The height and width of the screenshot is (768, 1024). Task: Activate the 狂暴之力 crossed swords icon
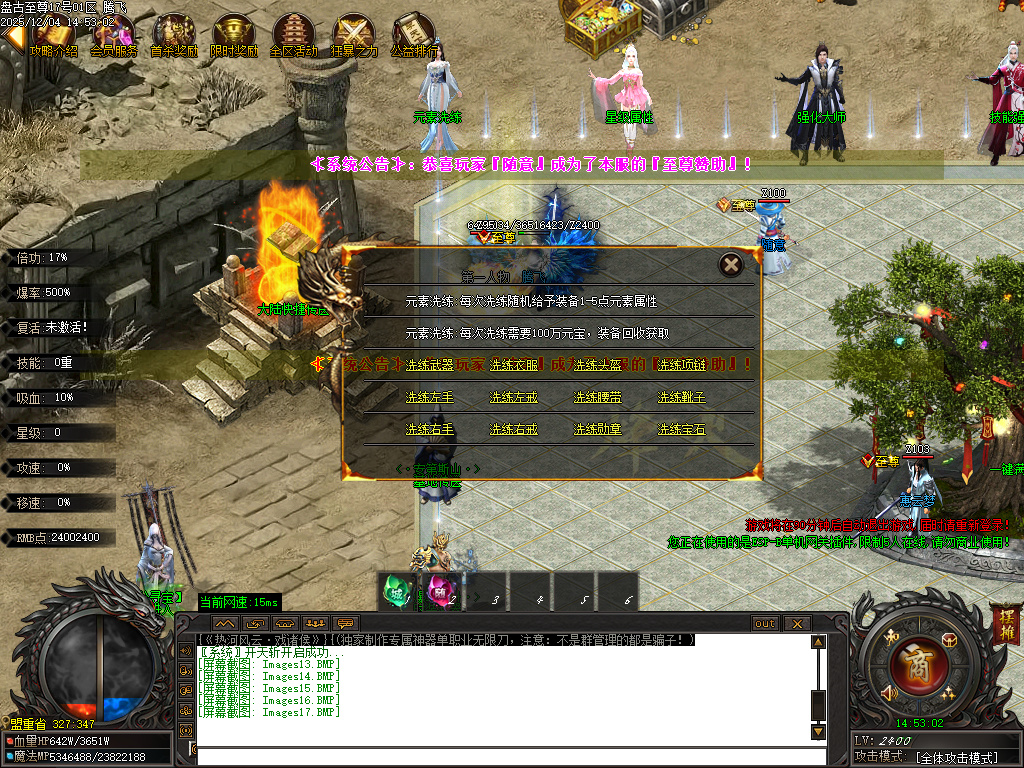tap(354, 34)
